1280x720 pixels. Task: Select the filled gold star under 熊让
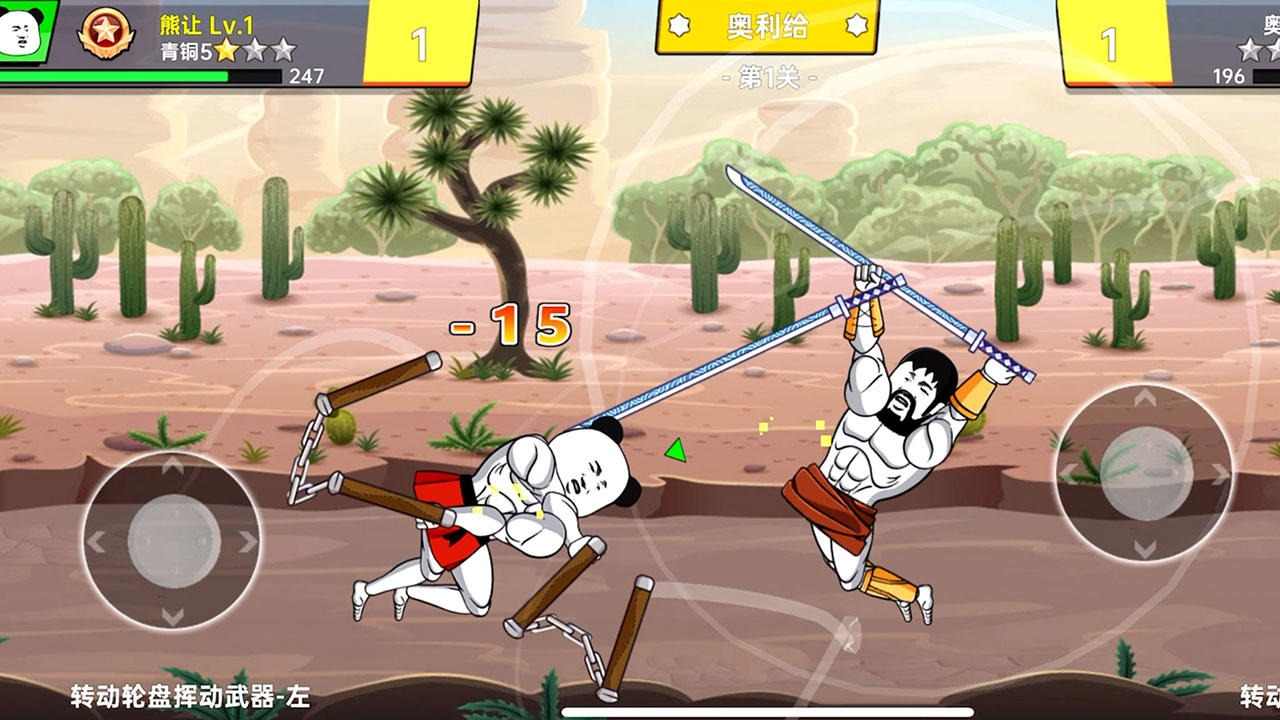click(x=225, y=50)
